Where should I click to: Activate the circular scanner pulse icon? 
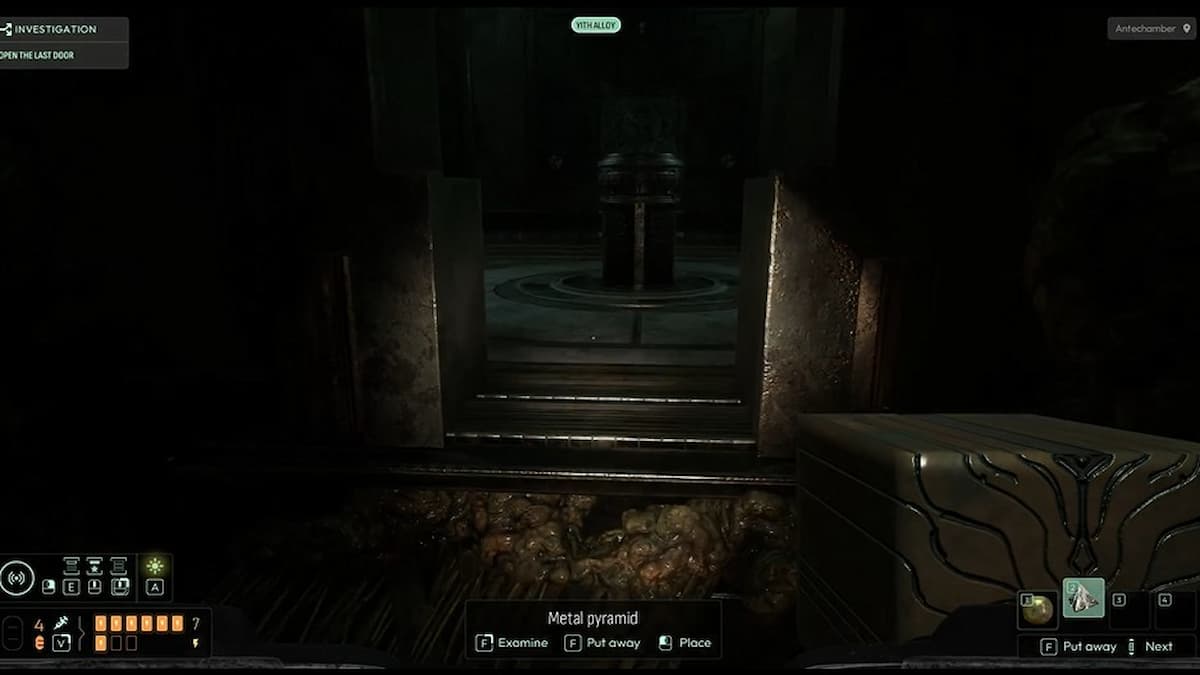[x=17, y=578]
